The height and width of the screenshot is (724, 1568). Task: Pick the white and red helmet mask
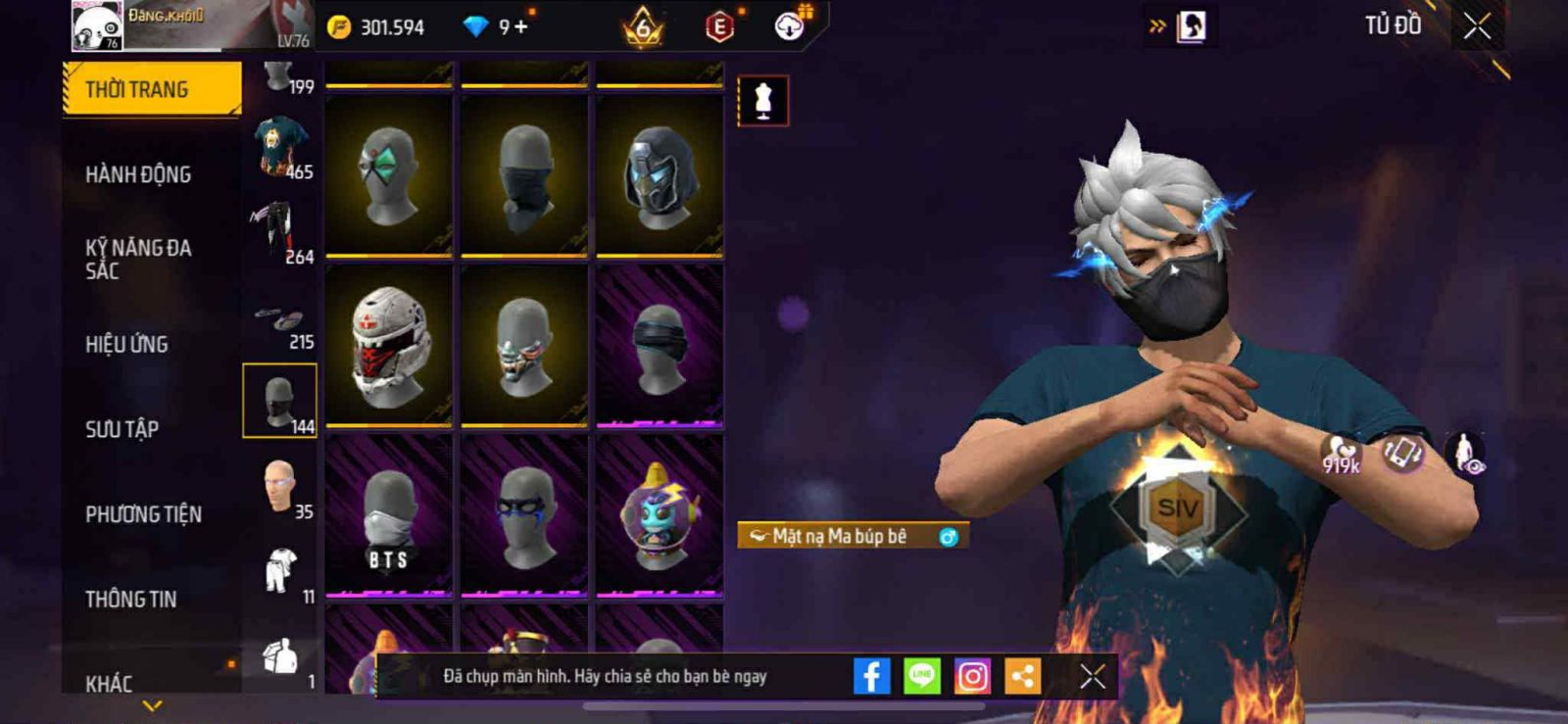pos(389,345)
